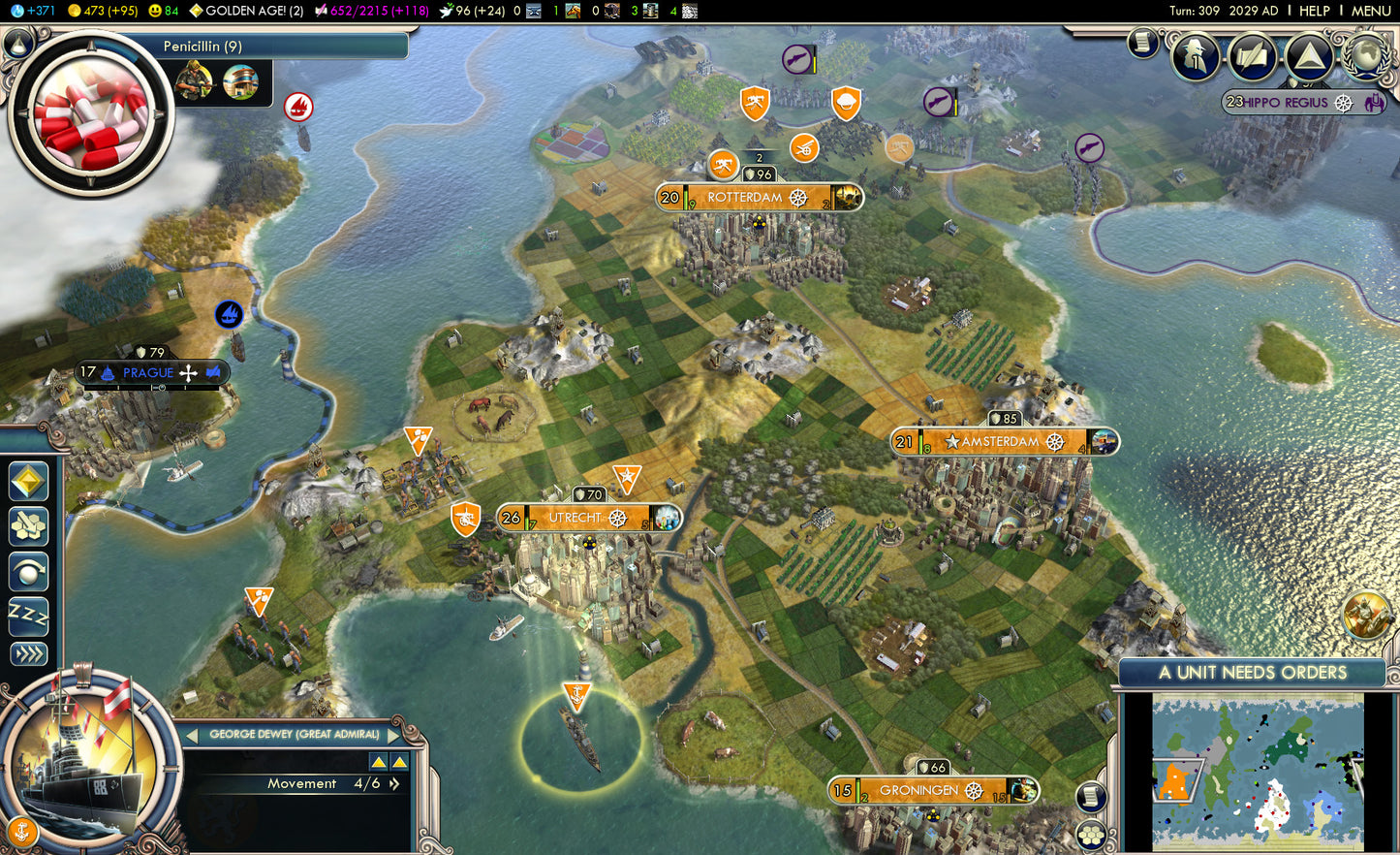The width and height of the screenshot is (1400, 855).
Task: Open the diplomacy globe with laurel icon
Action: point(1368,56)
